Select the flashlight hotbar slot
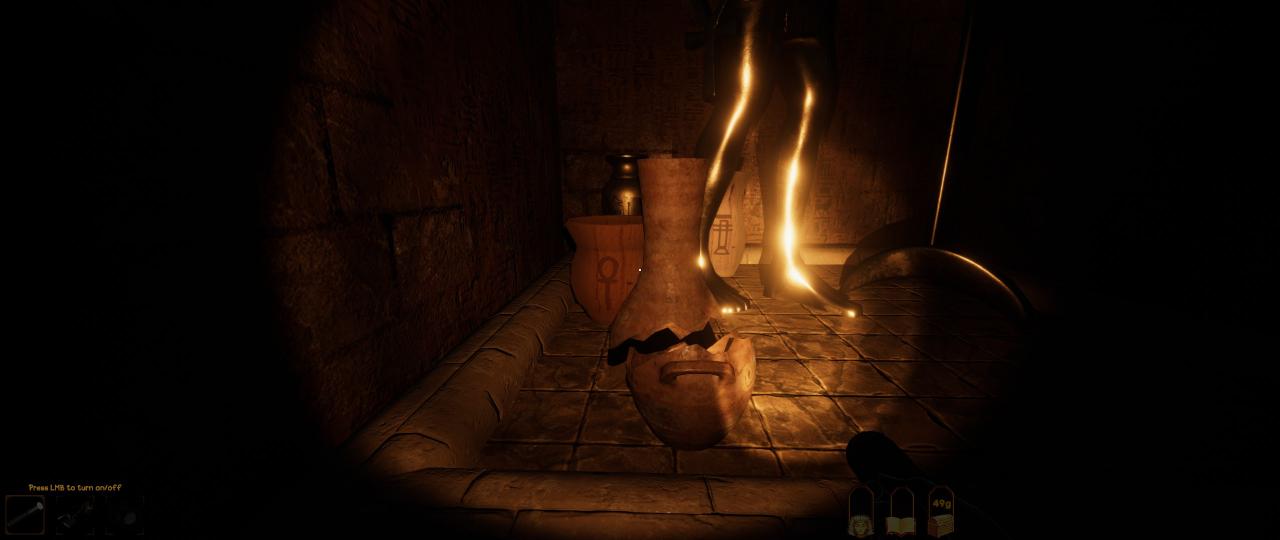The width and height of the screenshot is (1280, 540). coord(25,515)
